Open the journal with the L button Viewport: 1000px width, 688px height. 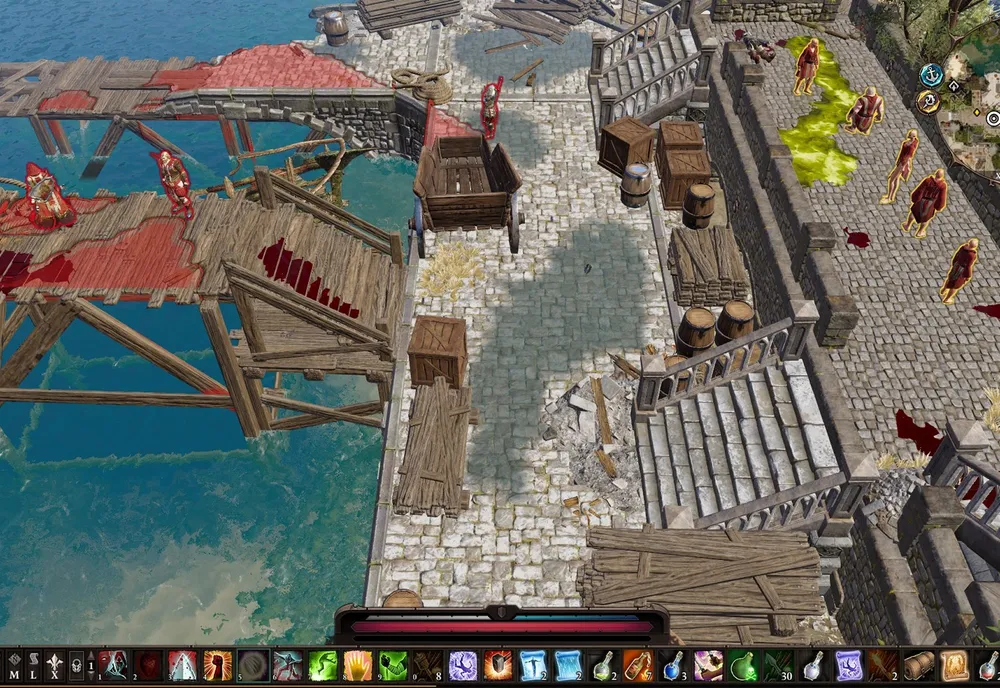click(35, 665)
